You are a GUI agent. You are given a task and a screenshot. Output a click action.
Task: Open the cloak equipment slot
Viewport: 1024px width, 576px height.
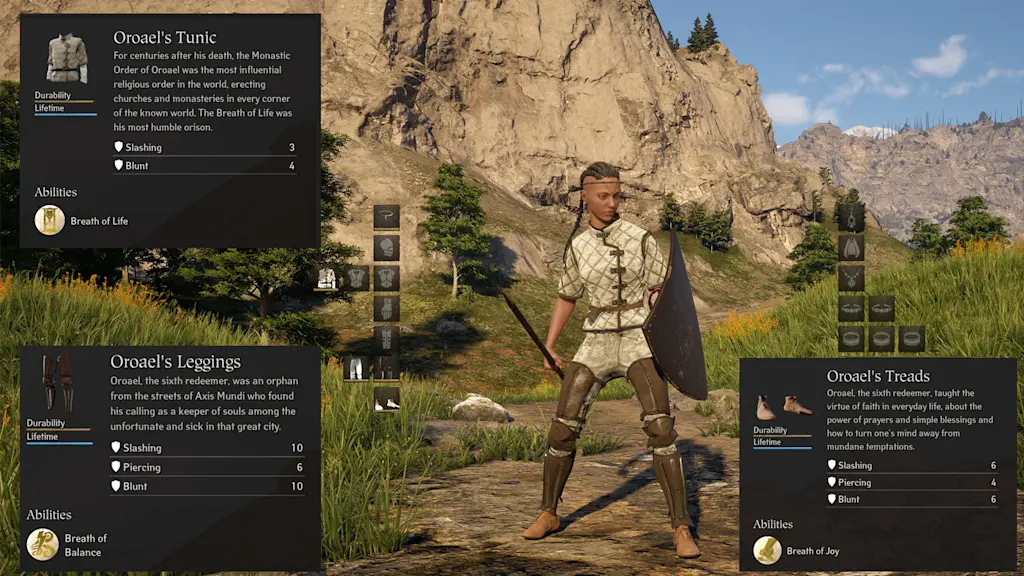click(x=851, y=247)
